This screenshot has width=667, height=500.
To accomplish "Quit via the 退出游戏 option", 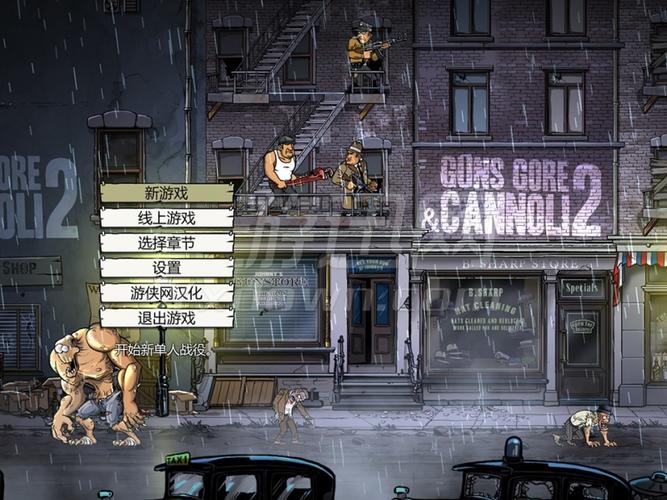I will 166,318.
